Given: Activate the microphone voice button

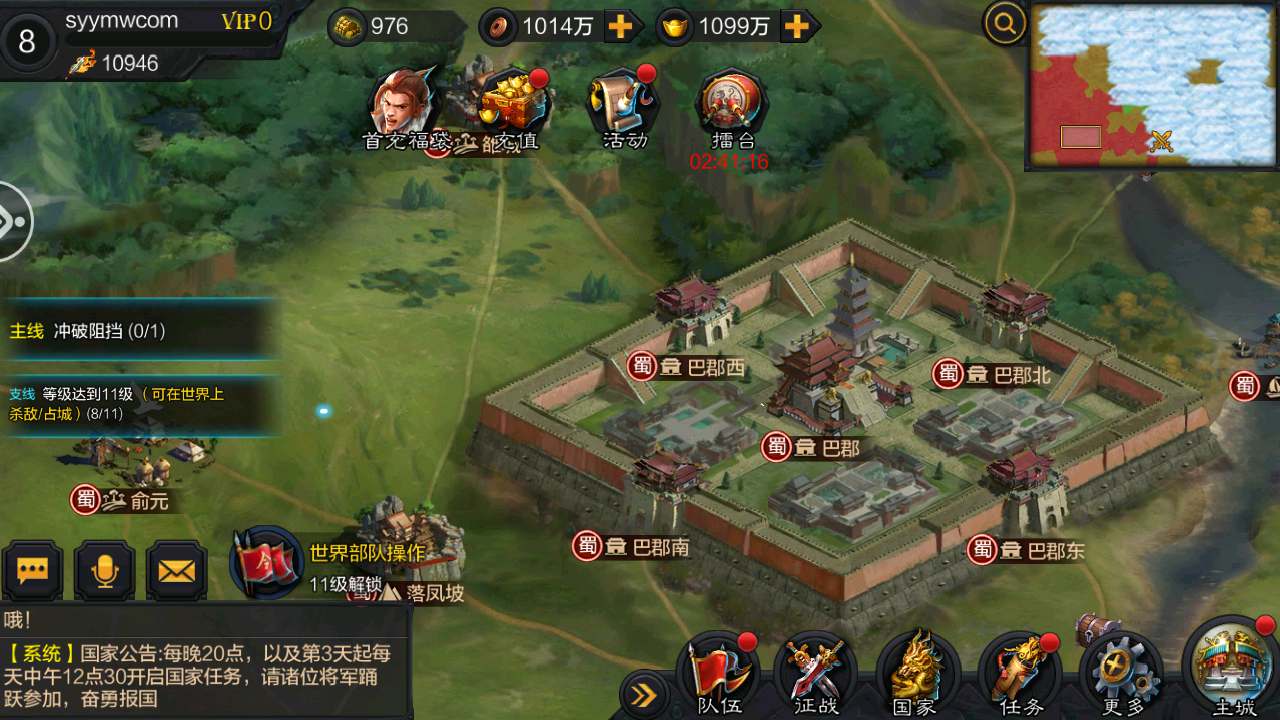Looking at the screenshot, I should click(105, 571).
